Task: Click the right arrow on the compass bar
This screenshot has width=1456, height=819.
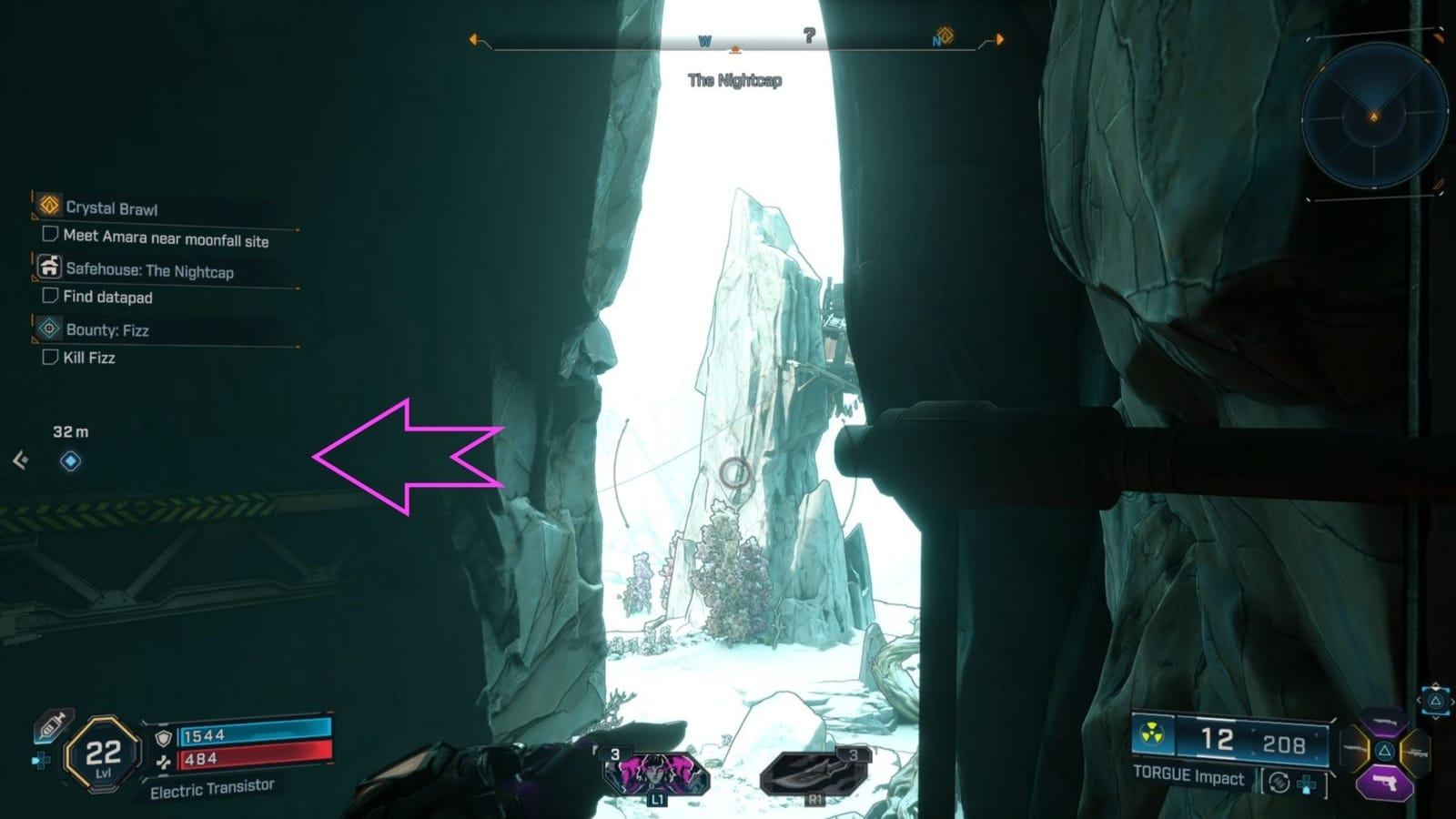Action: coord(997,40)
